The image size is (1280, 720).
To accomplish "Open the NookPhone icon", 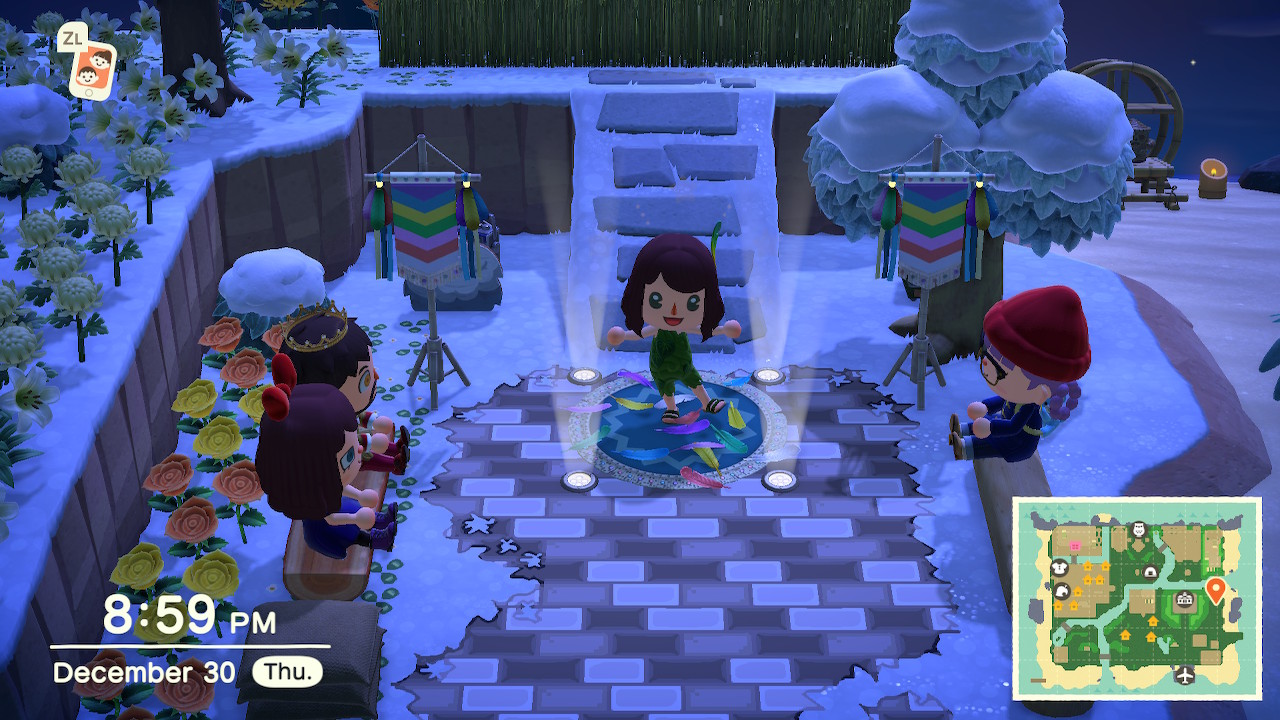I will (91, 69).
